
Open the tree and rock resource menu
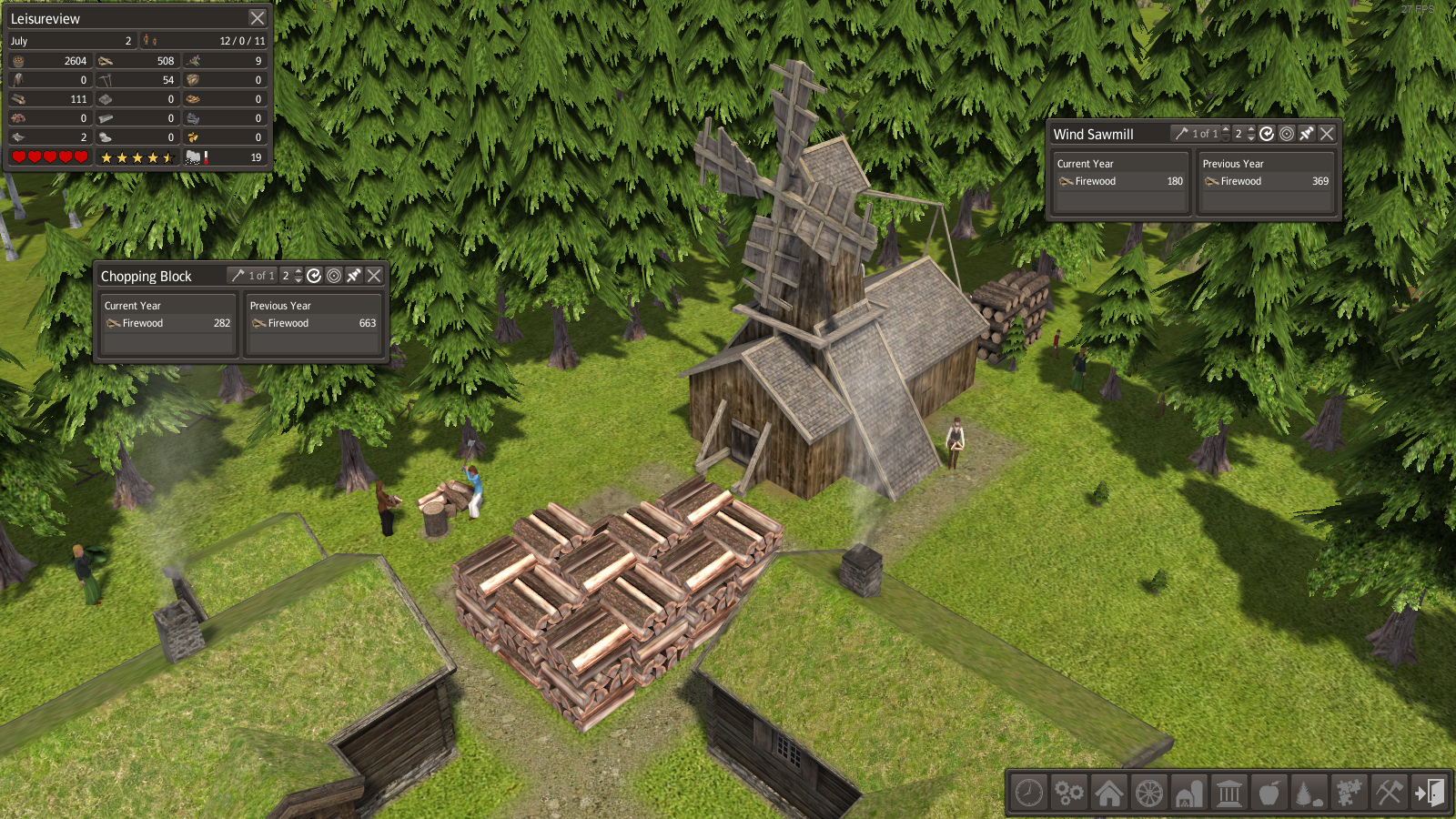[1309, 793]
